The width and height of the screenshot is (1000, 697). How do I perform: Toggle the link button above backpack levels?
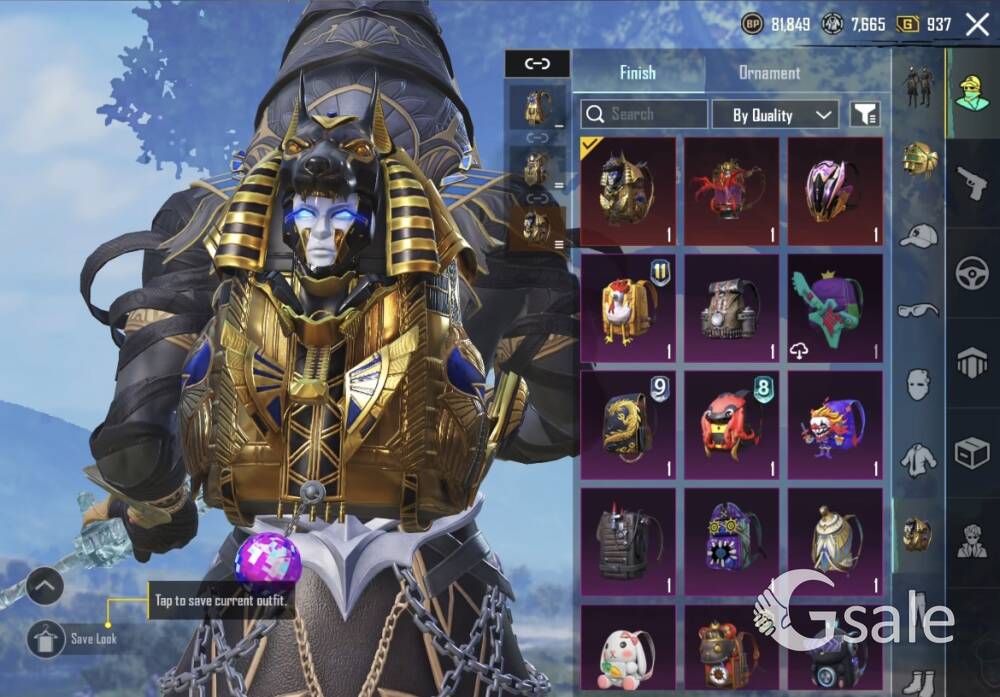point(537,64)
